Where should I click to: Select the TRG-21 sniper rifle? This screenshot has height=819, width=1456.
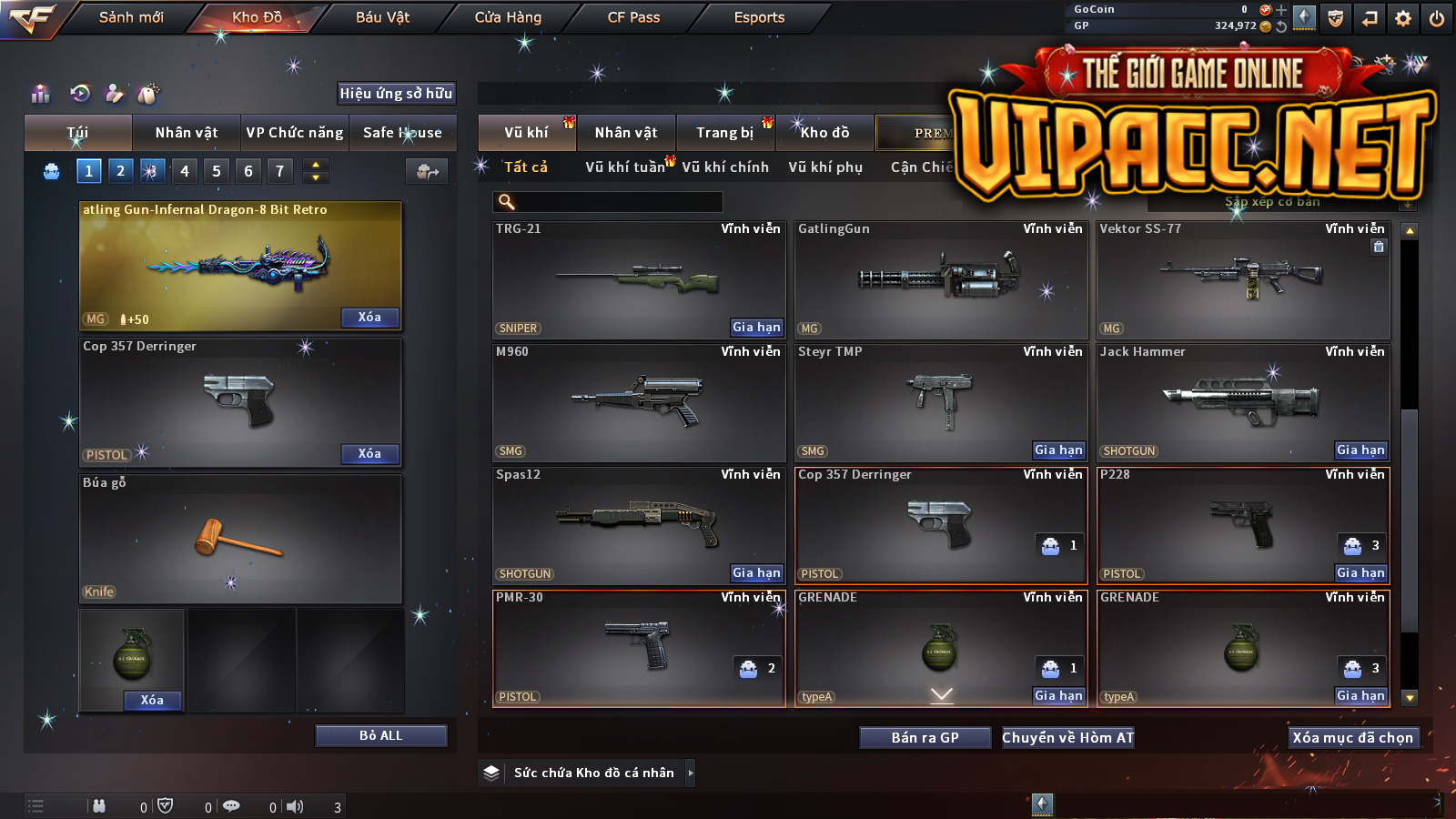pyautogui.click(x=638, y=279)
